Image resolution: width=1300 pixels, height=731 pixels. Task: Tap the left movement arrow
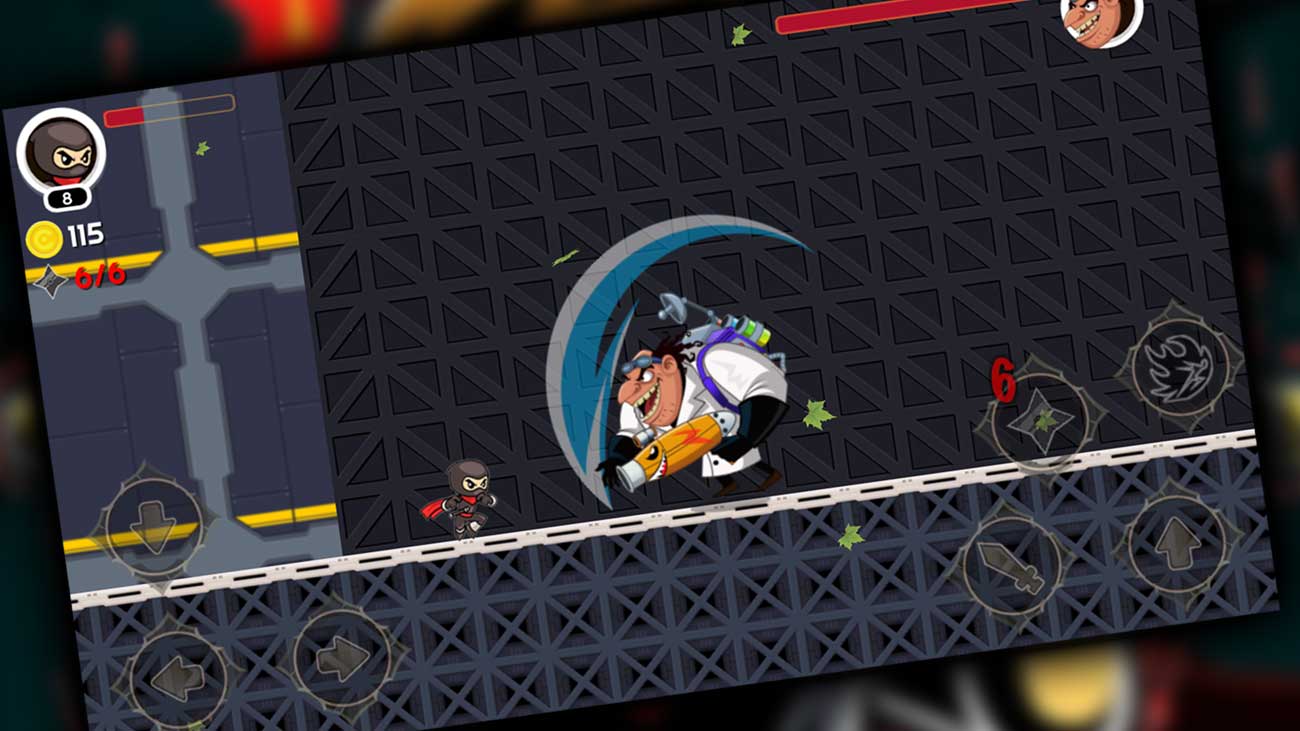pos(177,670)
